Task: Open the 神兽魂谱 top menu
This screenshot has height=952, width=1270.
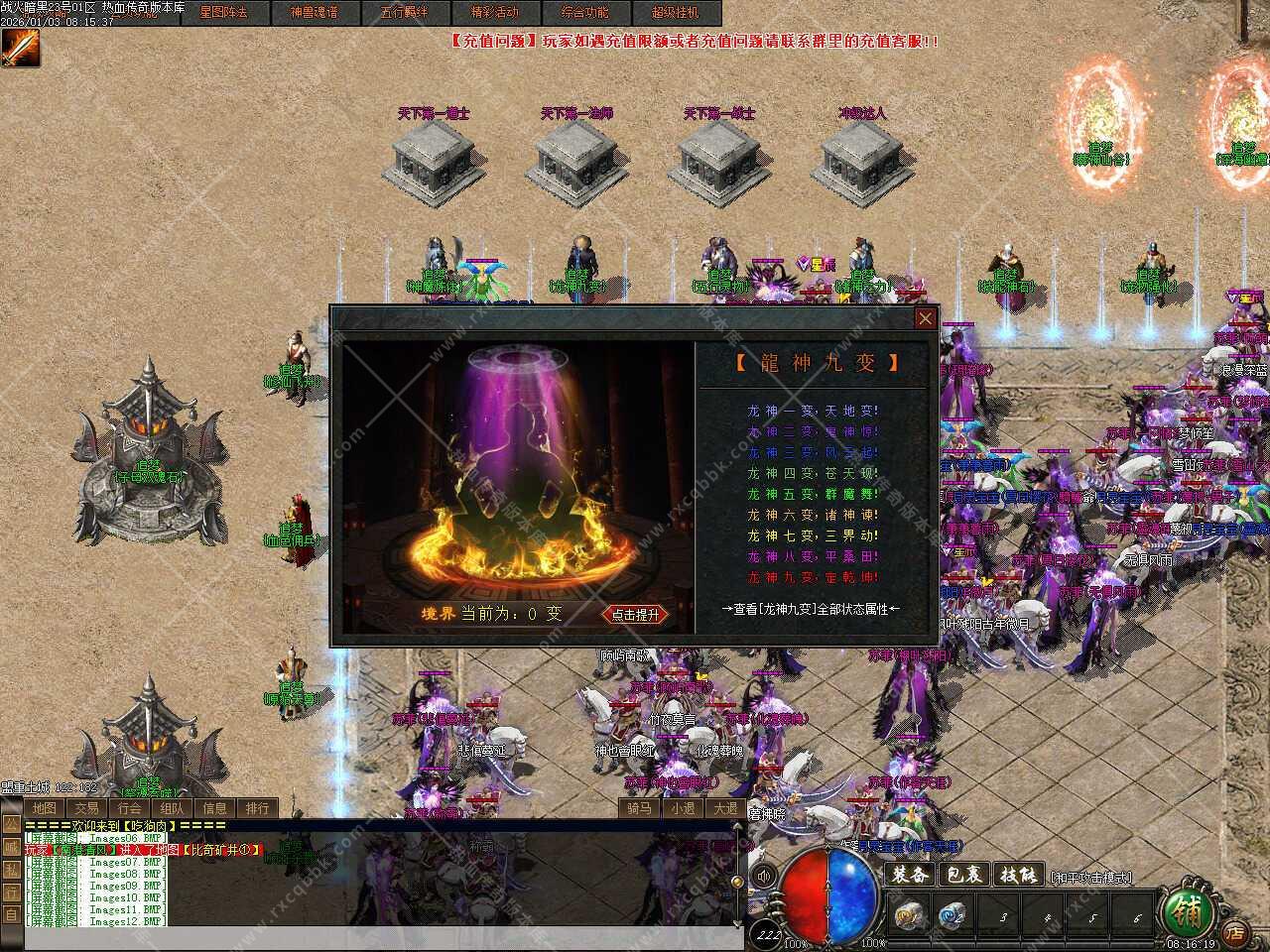Action: point(314,13)
